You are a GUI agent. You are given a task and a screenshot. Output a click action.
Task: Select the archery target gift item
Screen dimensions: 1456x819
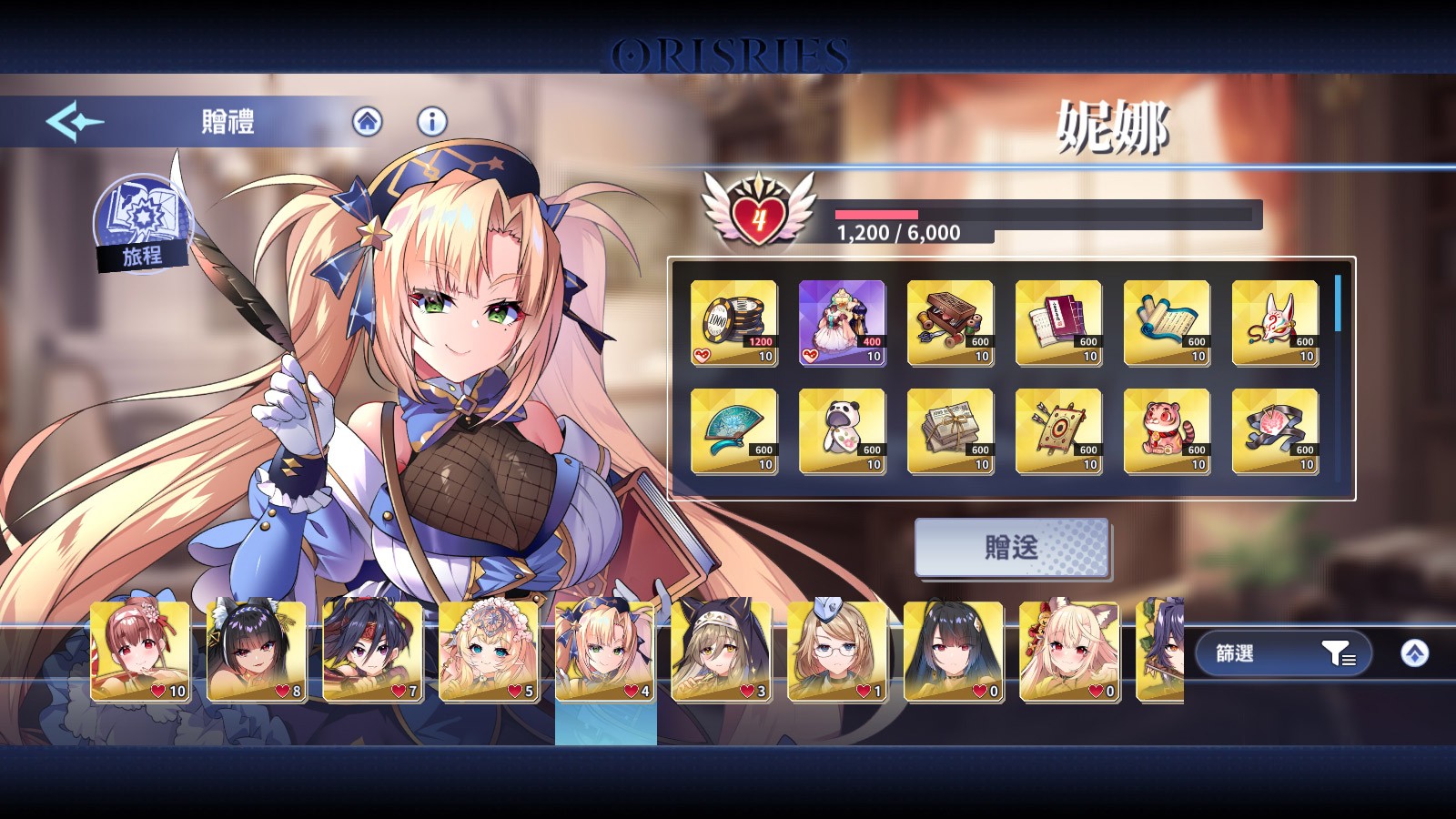click(1058, 431)
